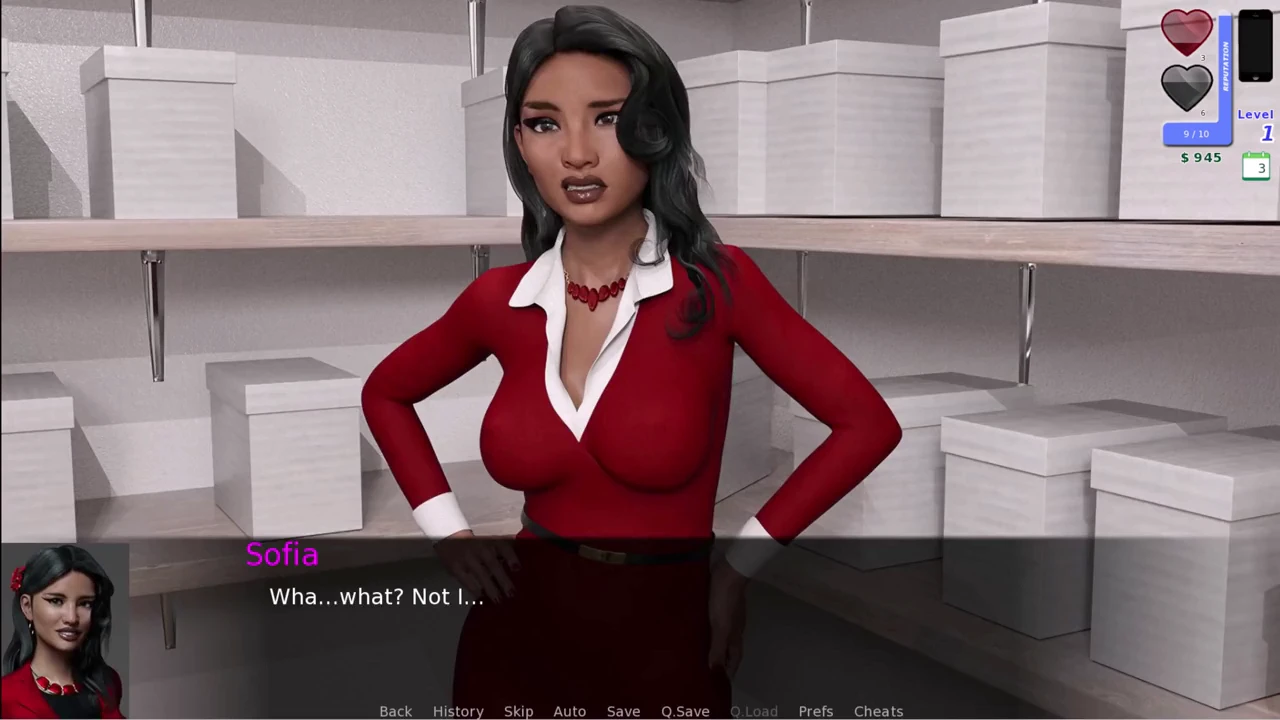
Task: Open Prefs settings
Action: coord(815,711)
